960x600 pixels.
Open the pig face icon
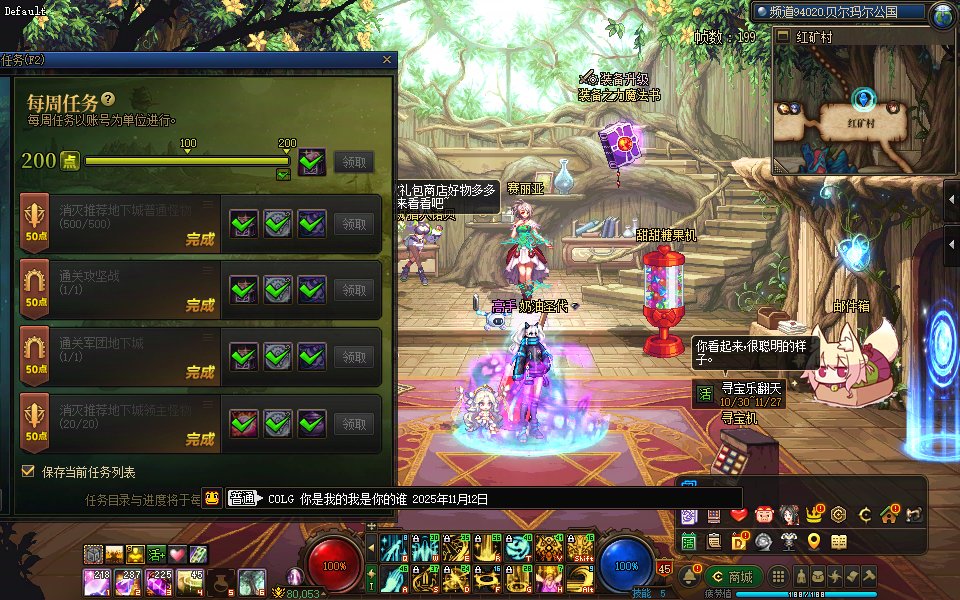point(764,515)
